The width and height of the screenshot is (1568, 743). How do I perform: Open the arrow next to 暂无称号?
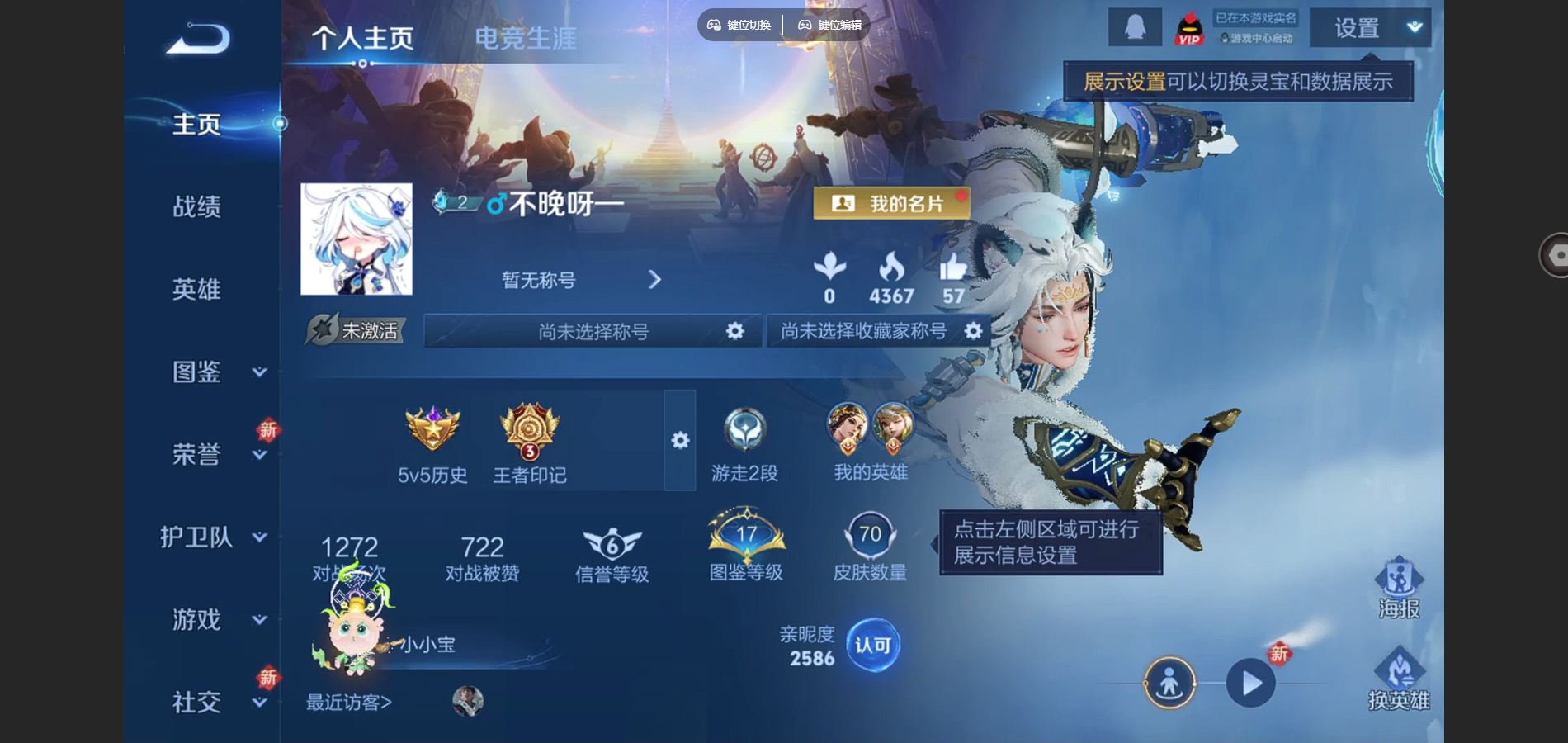tap(654, 281)
